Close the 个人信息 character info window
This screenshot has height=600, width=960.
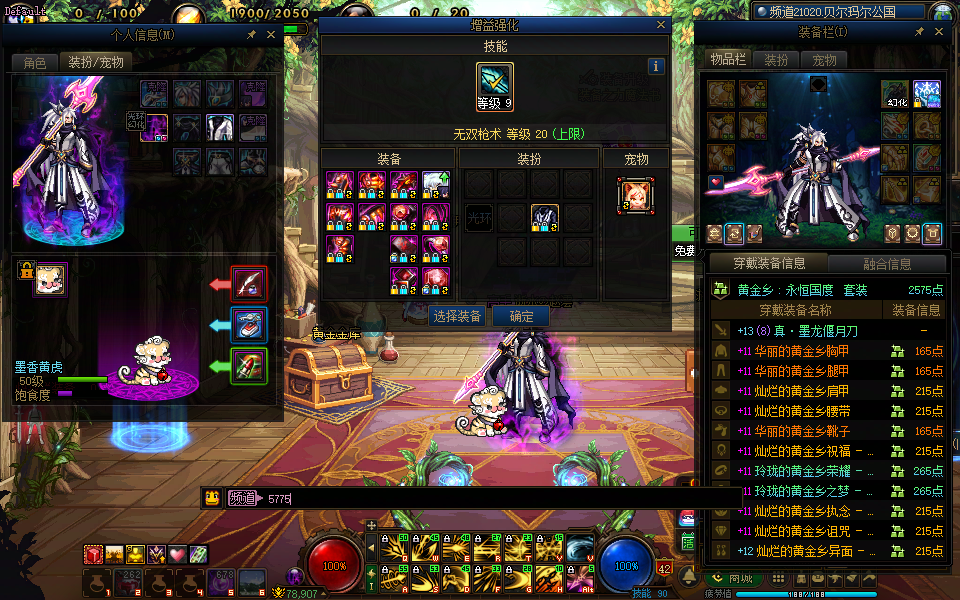(x=271, y=34)
